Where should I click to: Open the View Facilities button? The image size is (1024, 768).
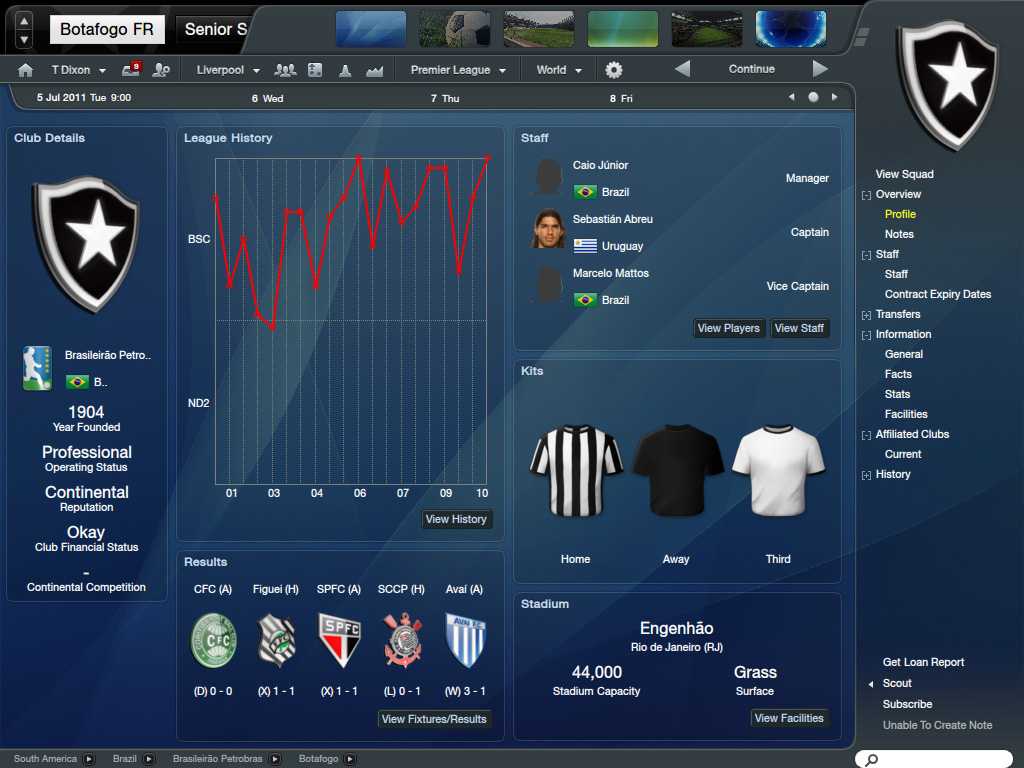tap(789, 718)
